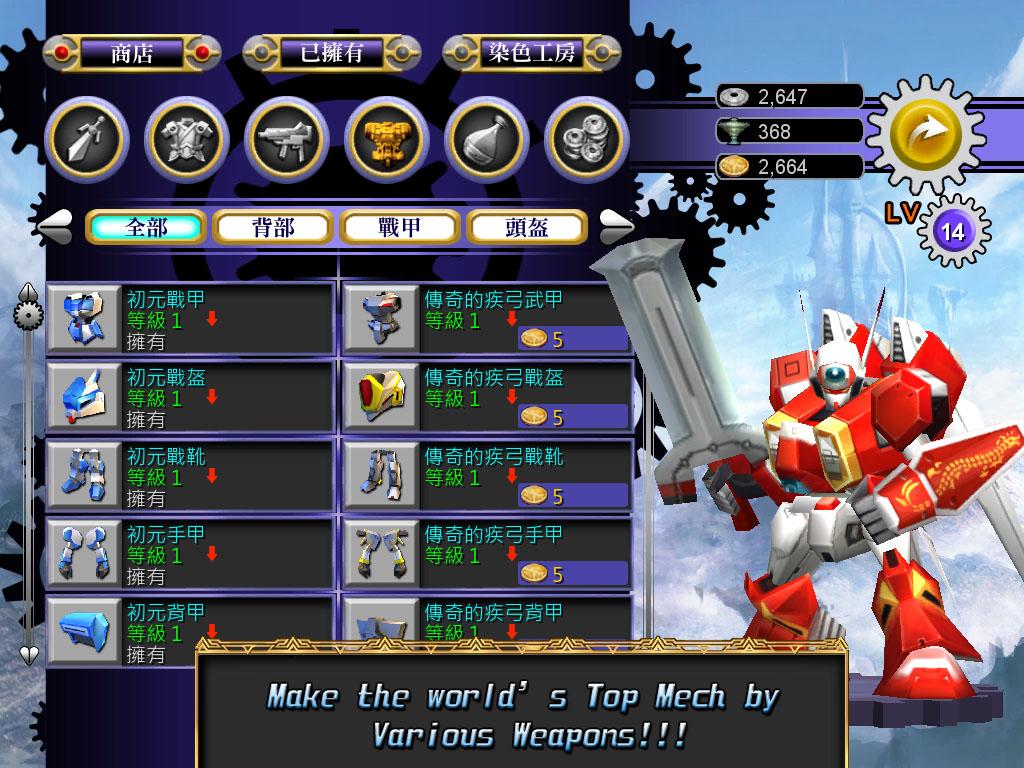Select the 初元戰盔 helmet row
The image size is (1024, 768).
190,396
